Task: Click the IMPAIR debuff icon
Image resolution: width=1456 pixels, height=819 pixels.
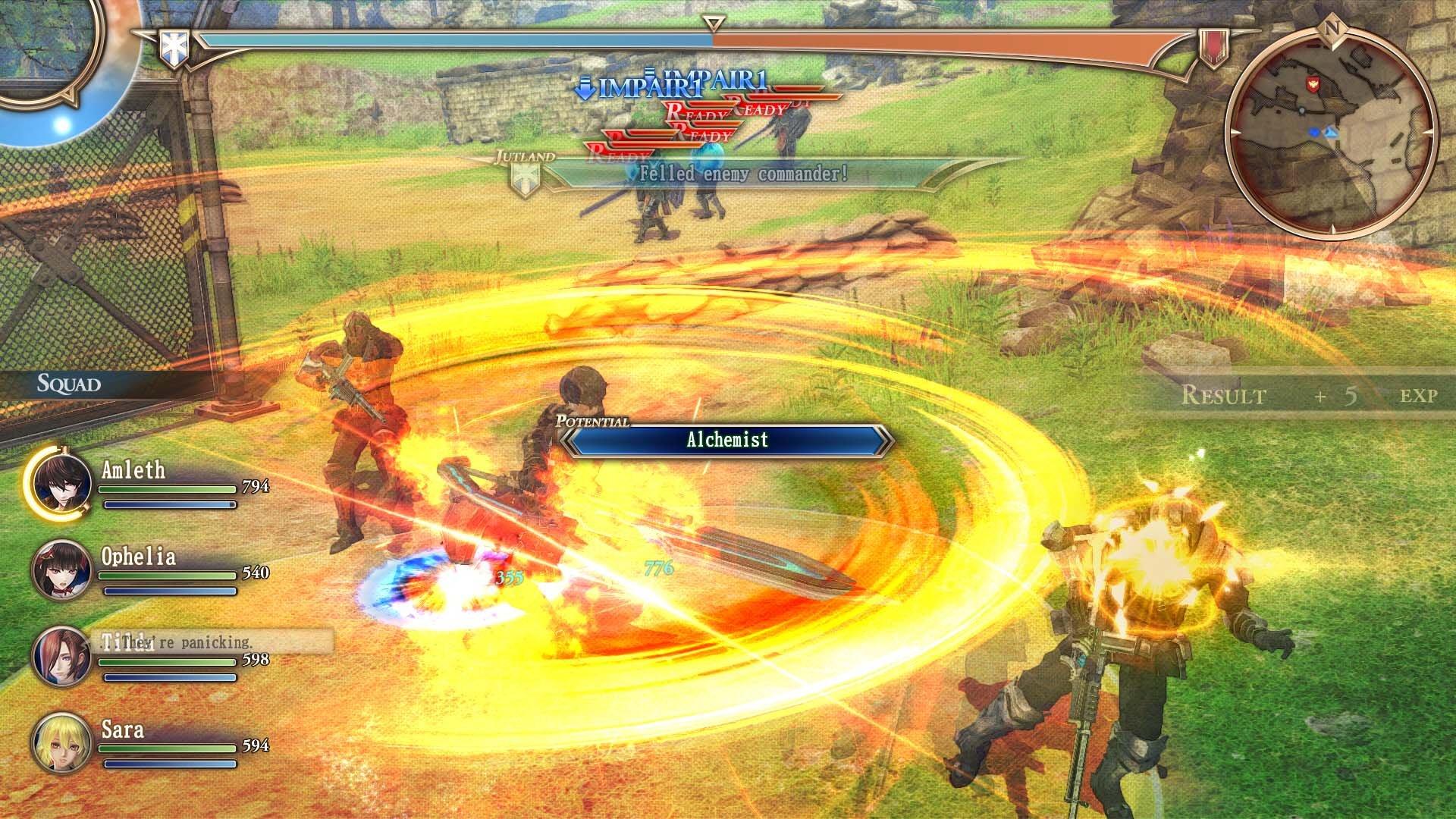Action: pyautogui.click(x=584, y=88)
